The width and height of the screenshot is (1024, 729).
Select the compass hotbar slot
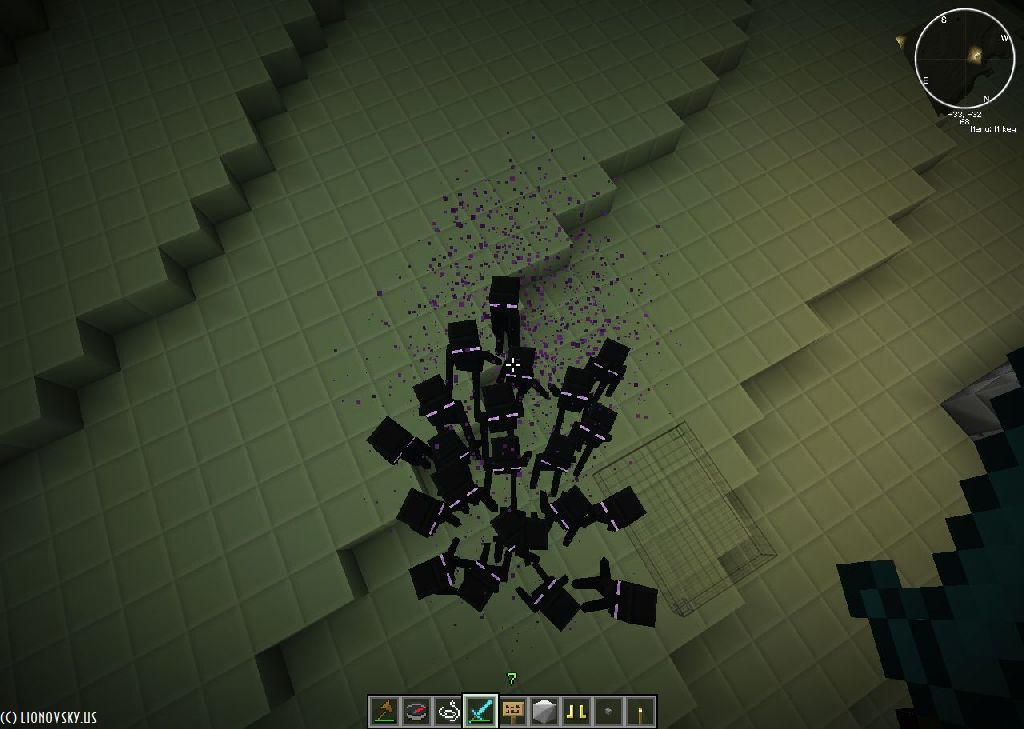click(x=416, y=711)
